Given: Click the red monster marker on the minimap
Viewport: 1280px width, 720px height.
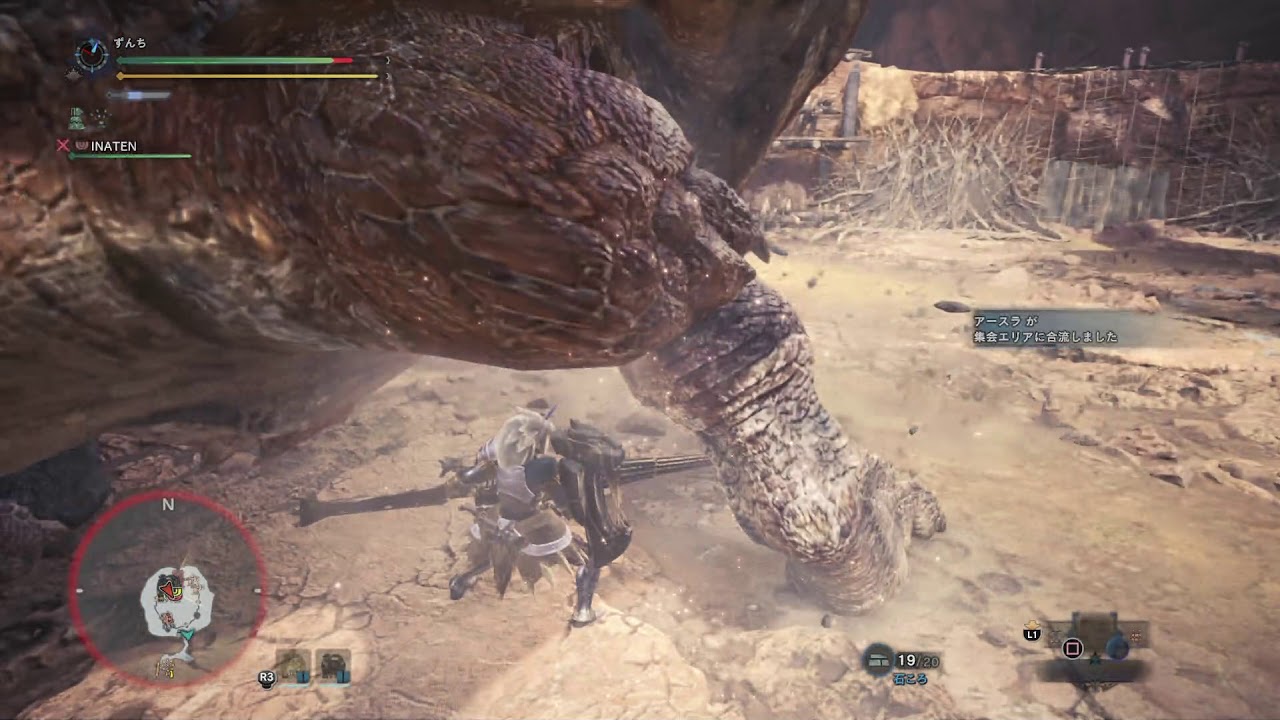Looking at the screenshot, I should coord(172,586).
